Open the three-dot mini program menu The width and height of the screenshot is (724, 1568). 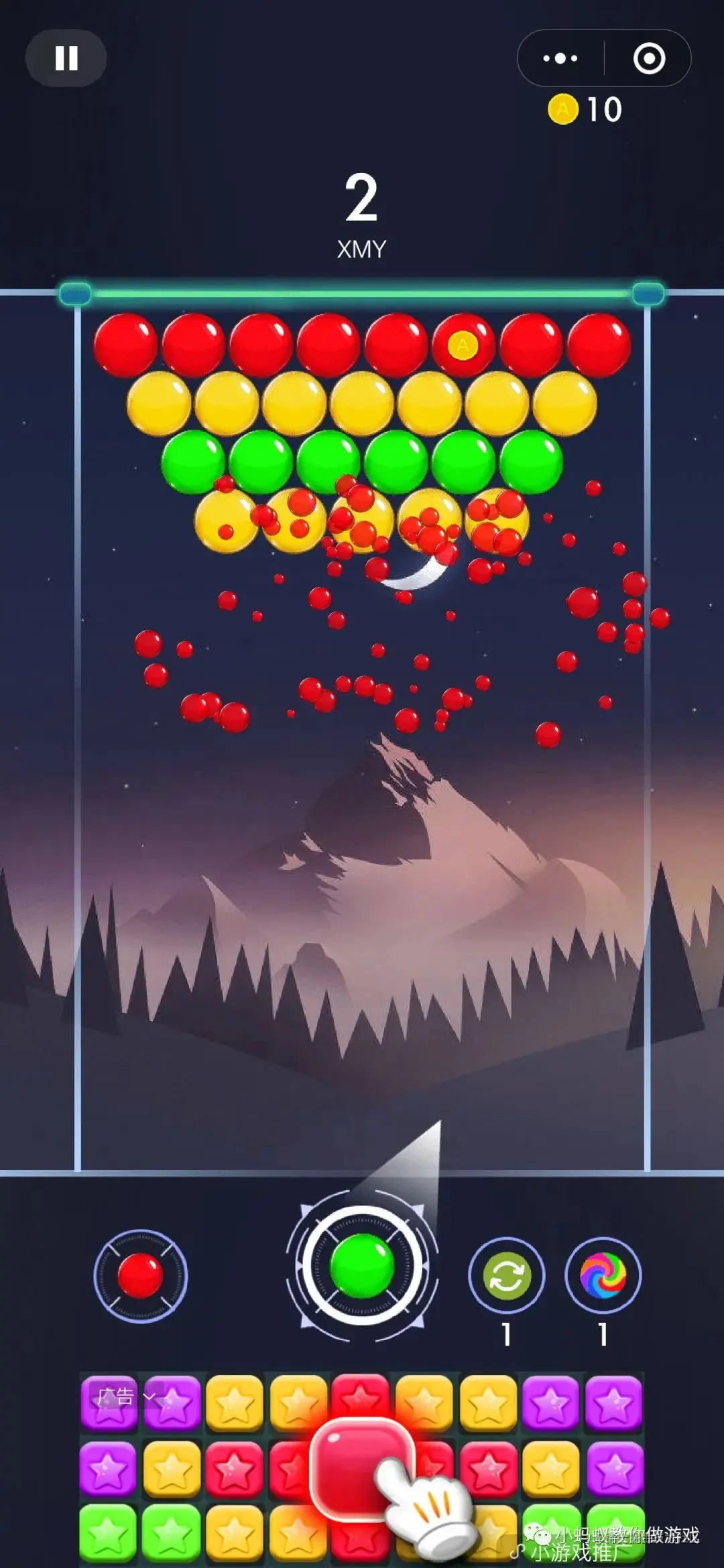click(x=560, y=58)
